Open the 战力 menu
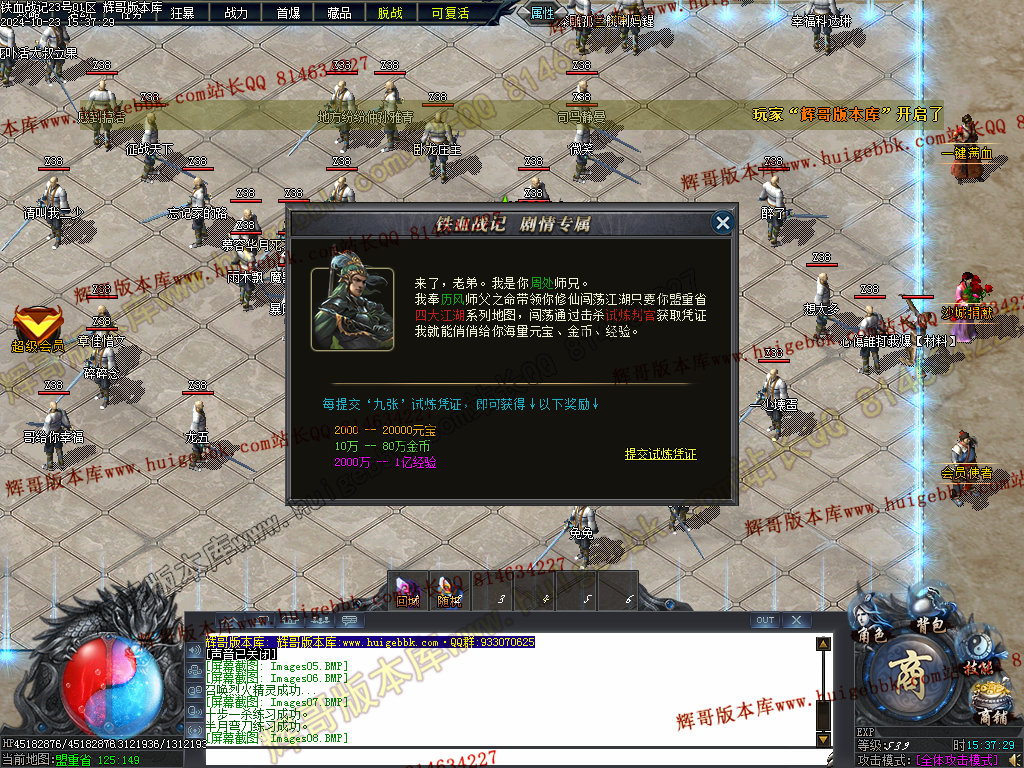 [x=236, y=13]
